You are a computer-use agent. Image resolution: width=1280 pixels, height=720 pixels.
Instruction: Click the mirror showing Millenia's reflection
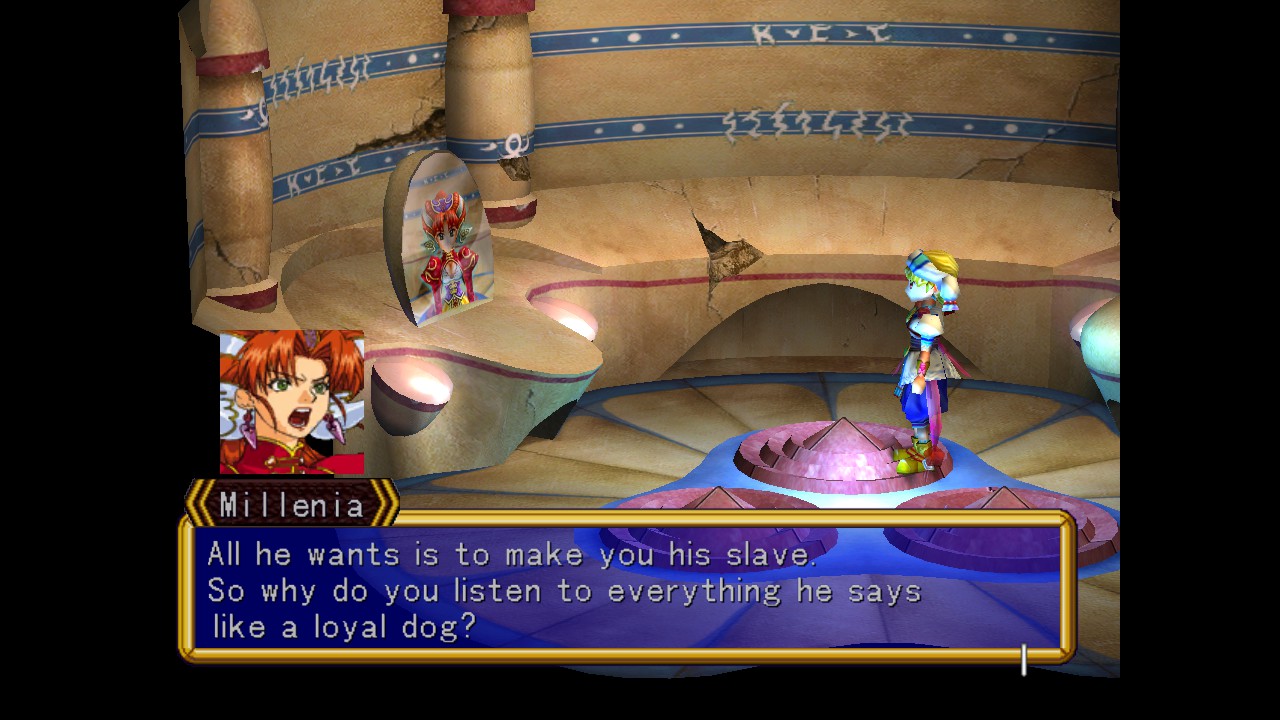pyautogui.click(x=448, y=250)
